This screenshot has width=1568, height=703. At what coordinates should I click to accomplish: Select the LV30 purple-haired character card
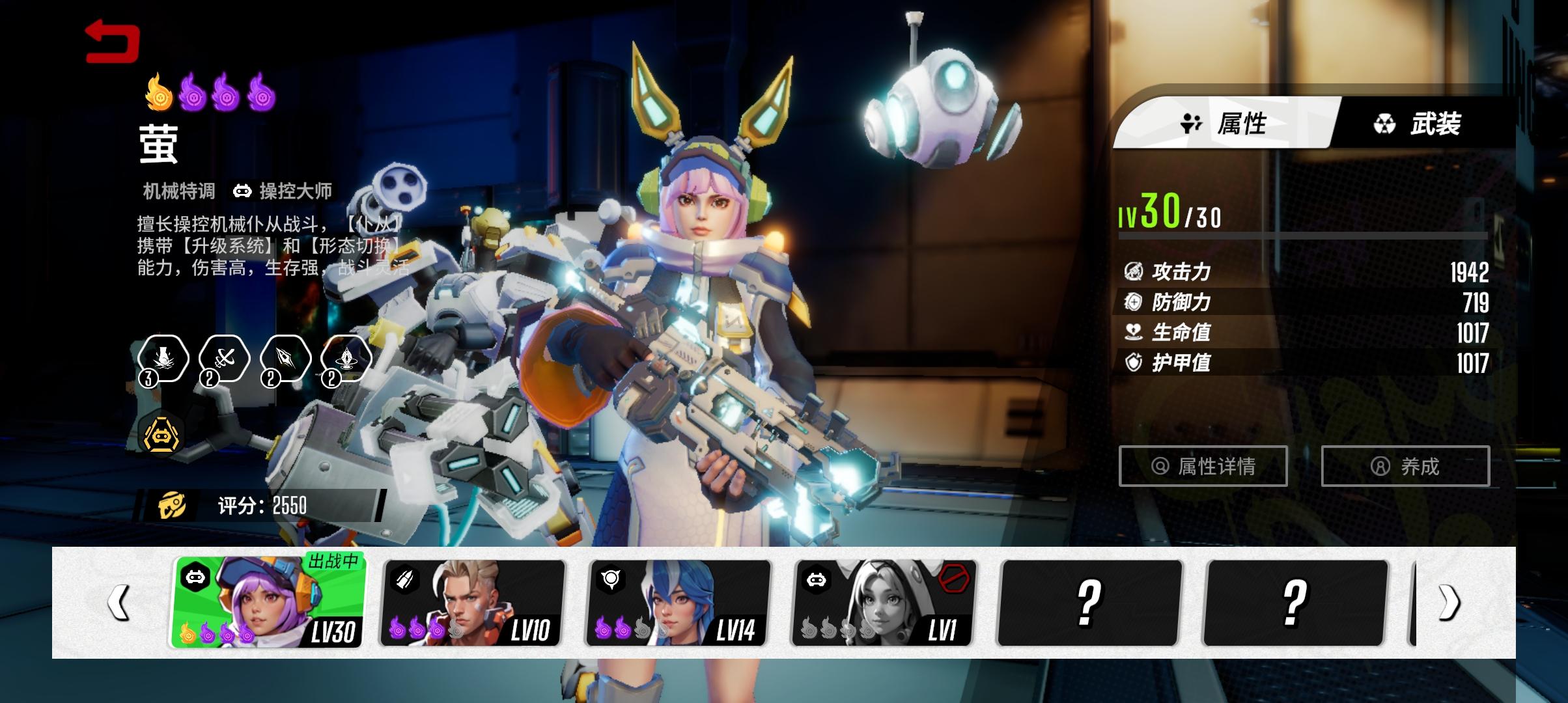269,603
